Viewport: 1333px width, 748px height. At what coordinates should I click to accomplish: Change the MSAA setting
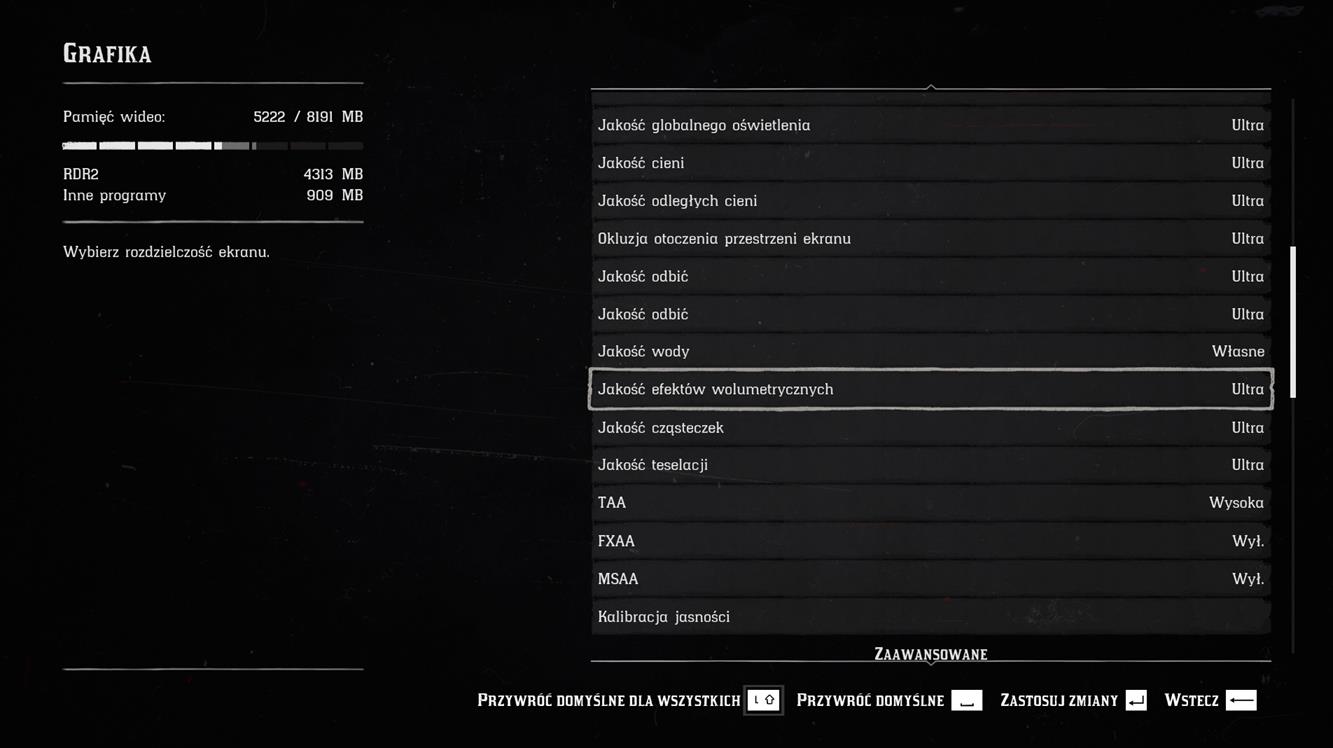[930, 579]
